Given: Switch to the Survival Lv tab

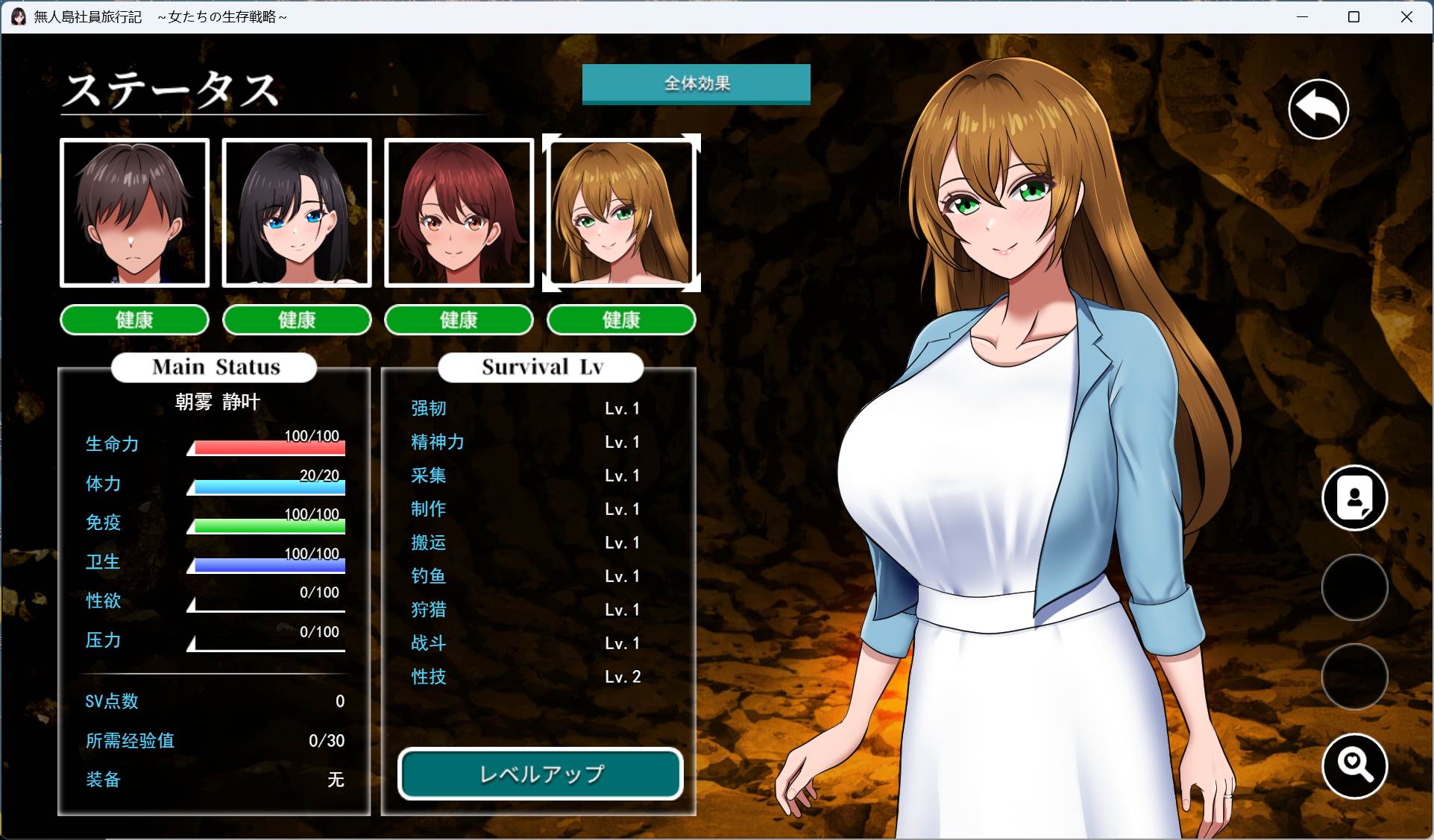Looking at the screenshot, I should click(x=540, y=367).
